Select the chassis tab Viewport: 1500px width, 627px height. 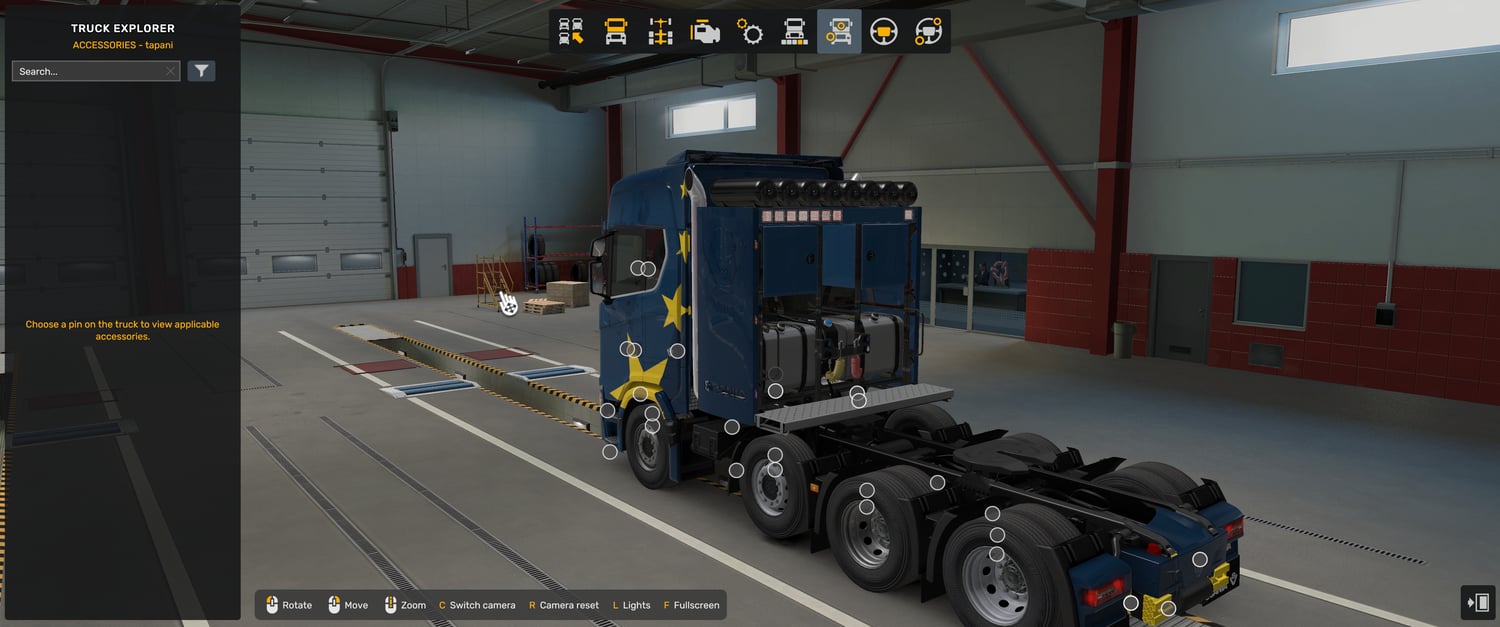point(661,32)
